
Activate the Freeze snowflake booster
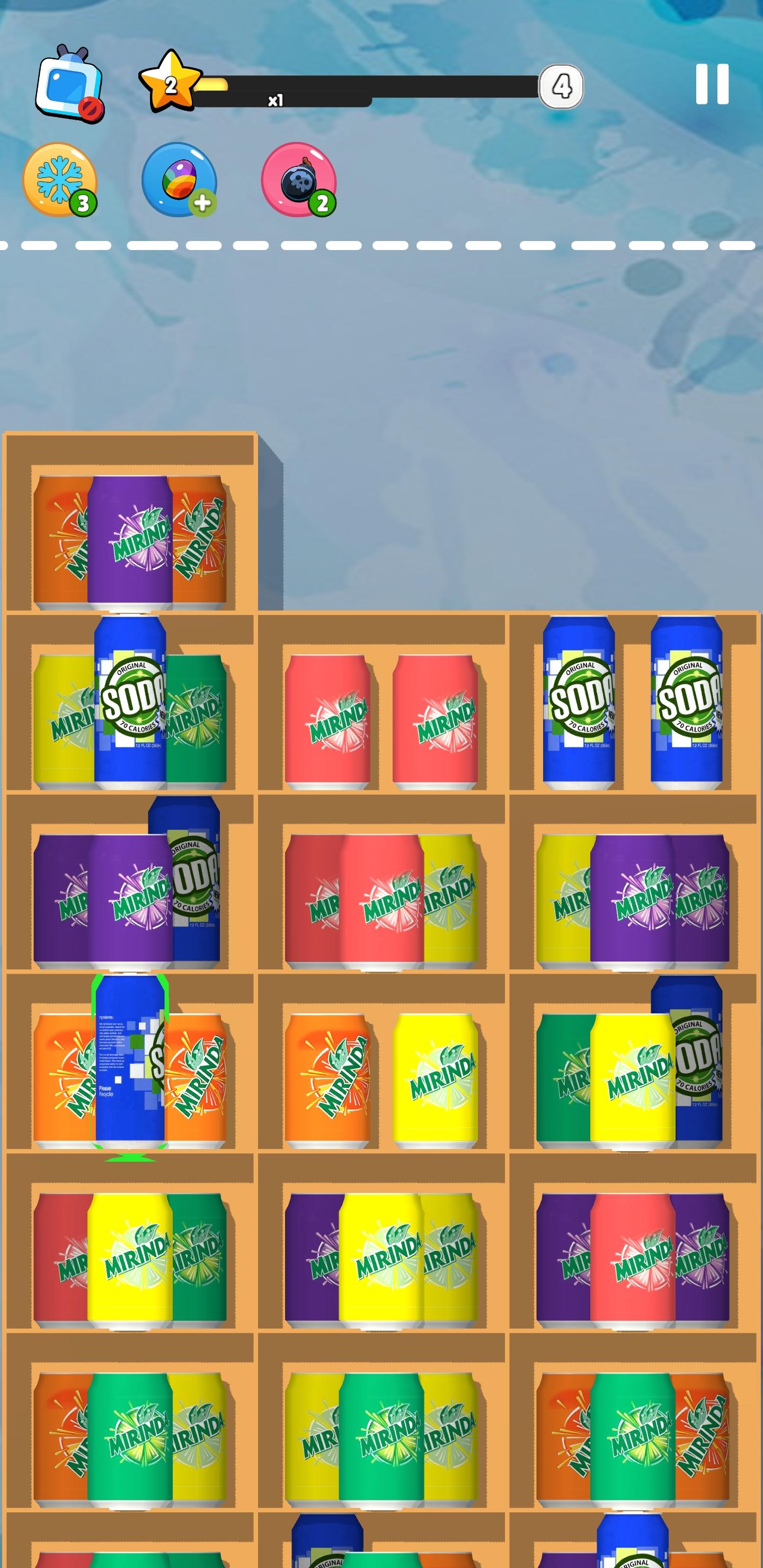59,180
